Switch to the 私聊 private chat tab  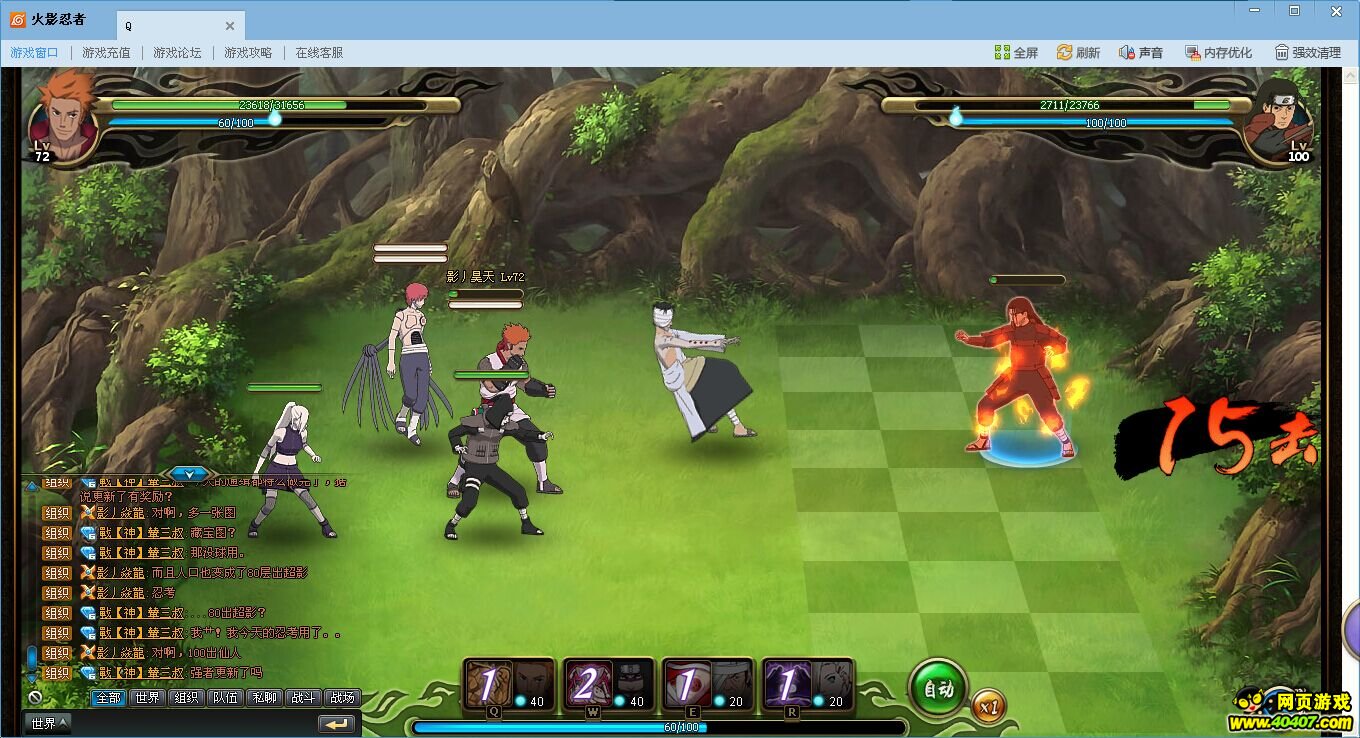point(264,698)
